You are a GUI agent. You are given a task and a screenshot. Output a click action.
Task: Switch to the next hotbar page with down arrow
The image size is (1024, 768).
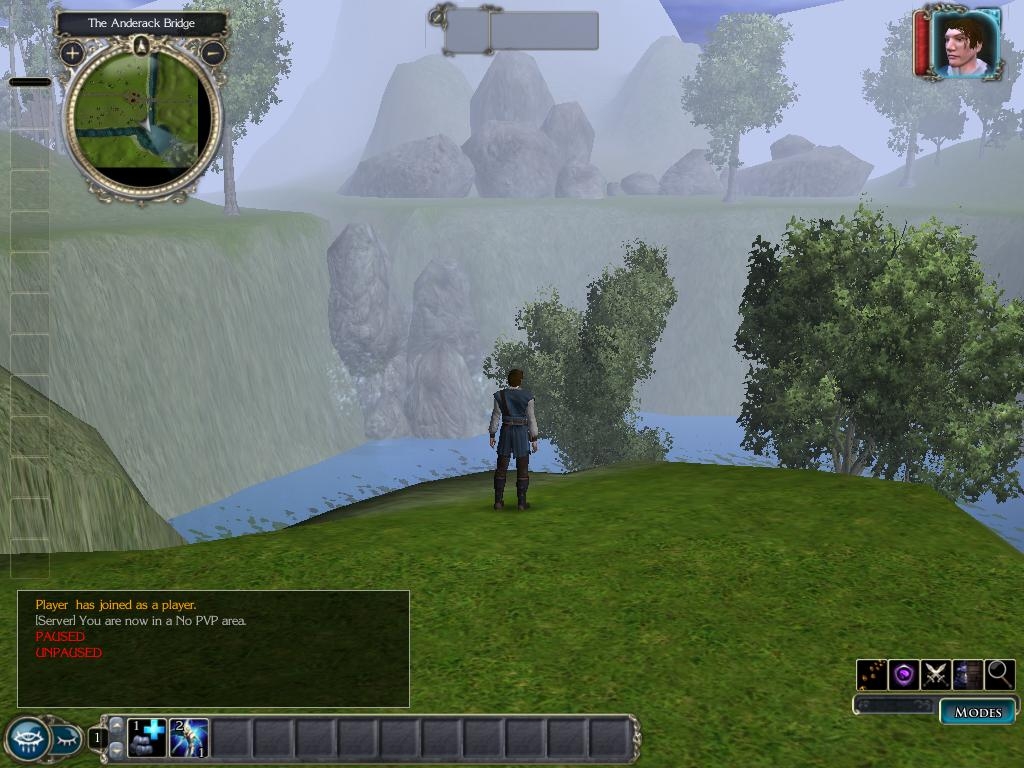[116, 750]
